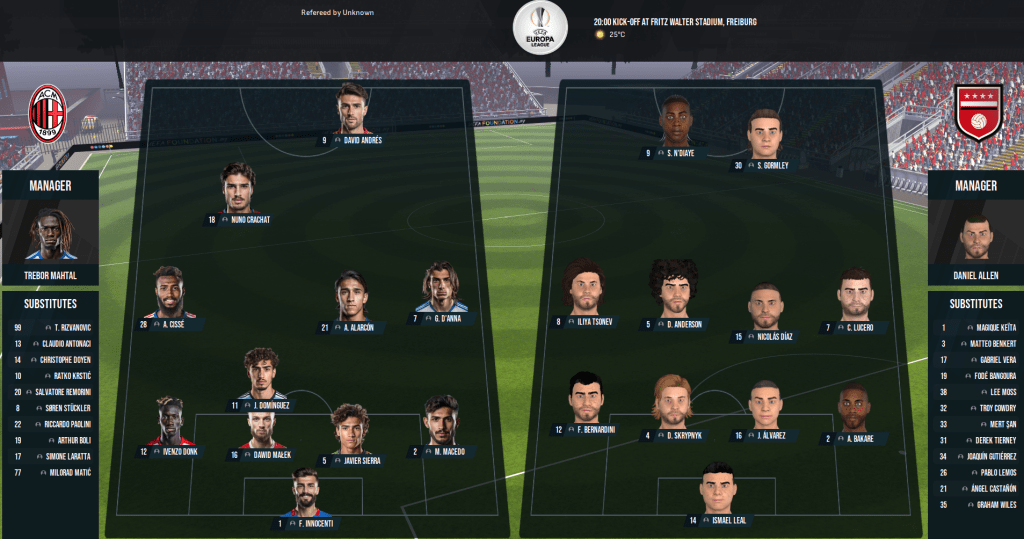Click the AC Milan club badge

click(x=47, y=115)
